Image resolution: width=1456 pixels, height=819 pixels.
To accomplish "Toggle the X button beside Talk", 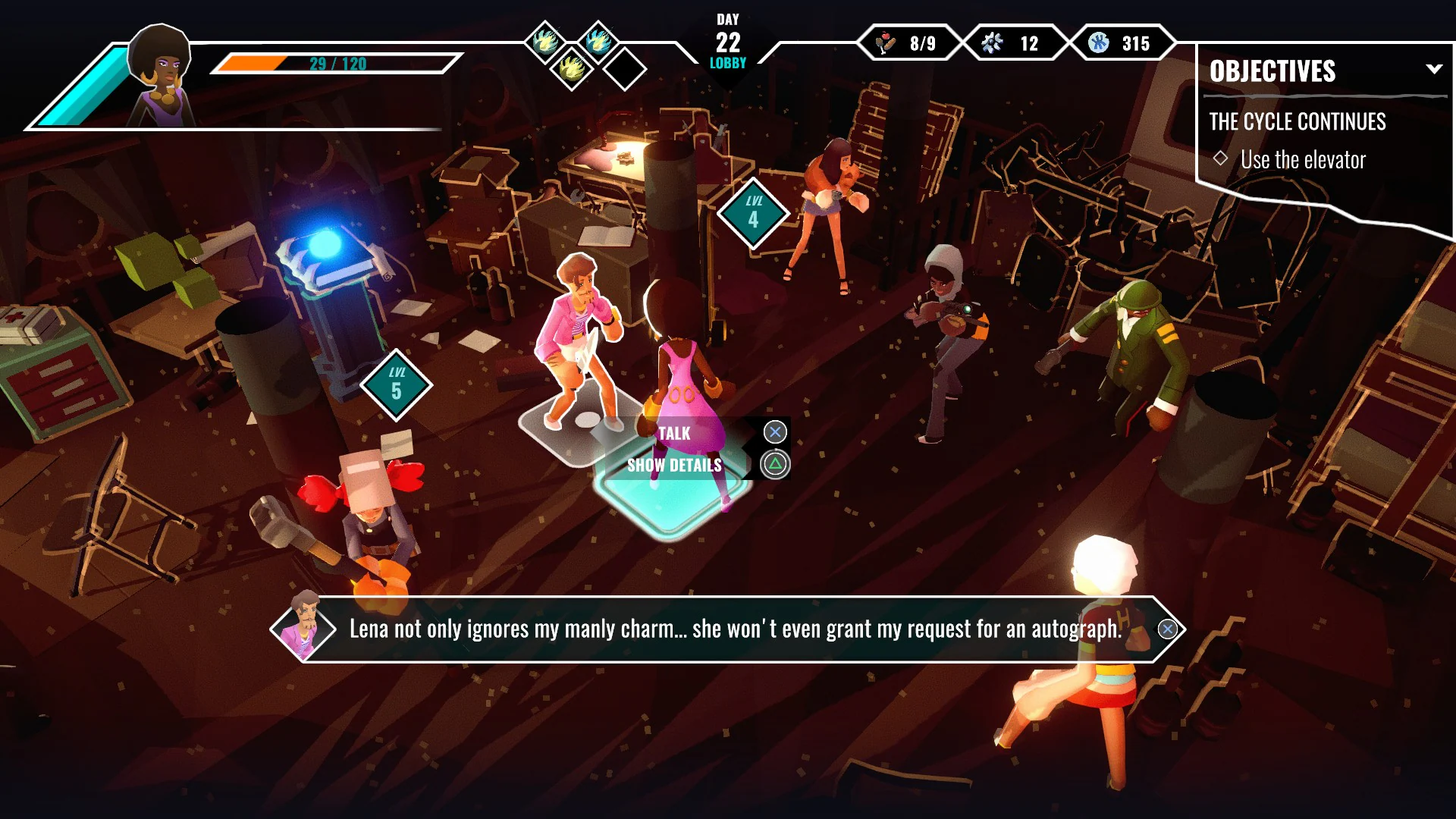I will point(775,431).
